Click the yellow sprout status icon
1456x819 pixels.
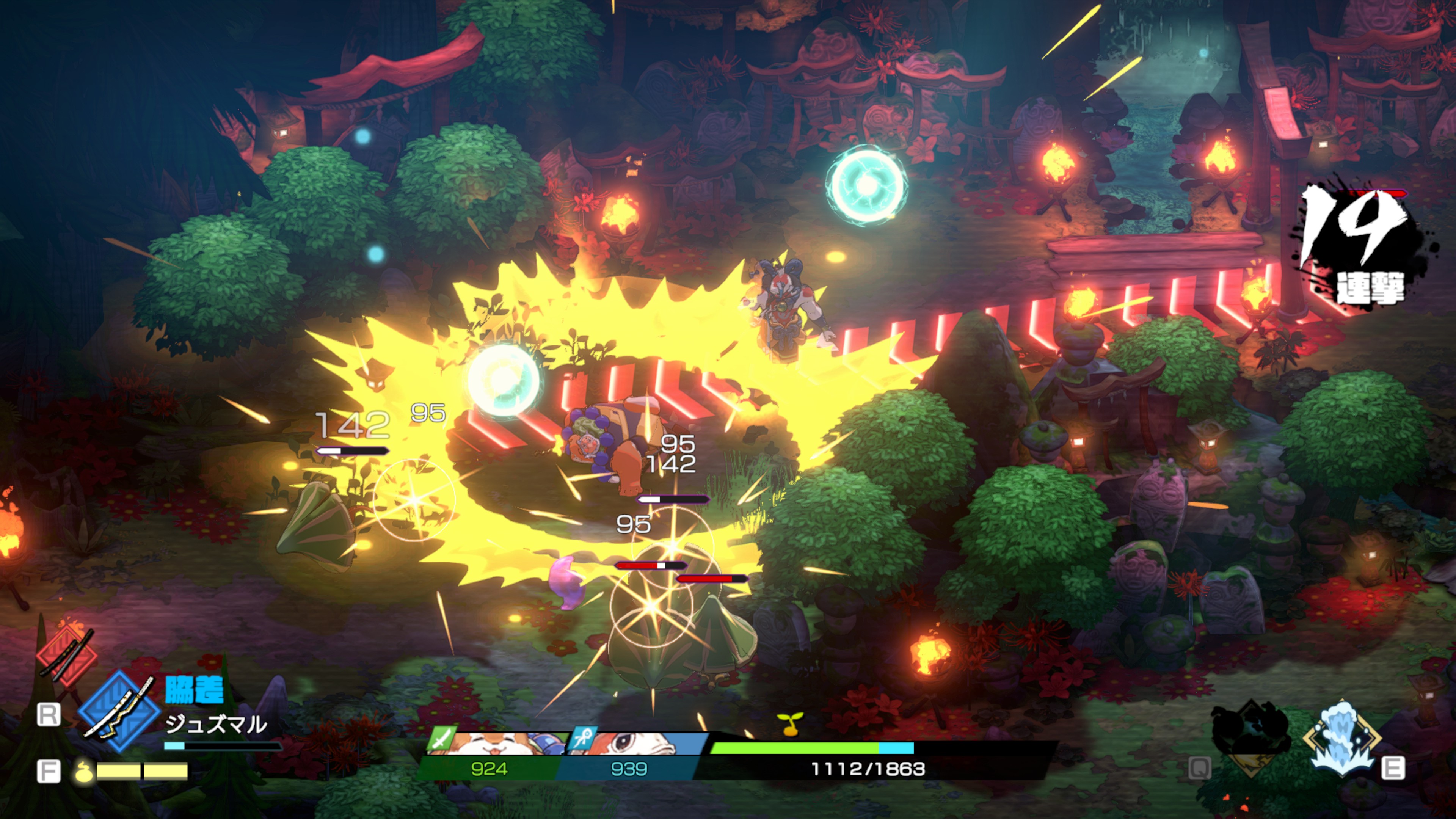click(x=789, y=723)
